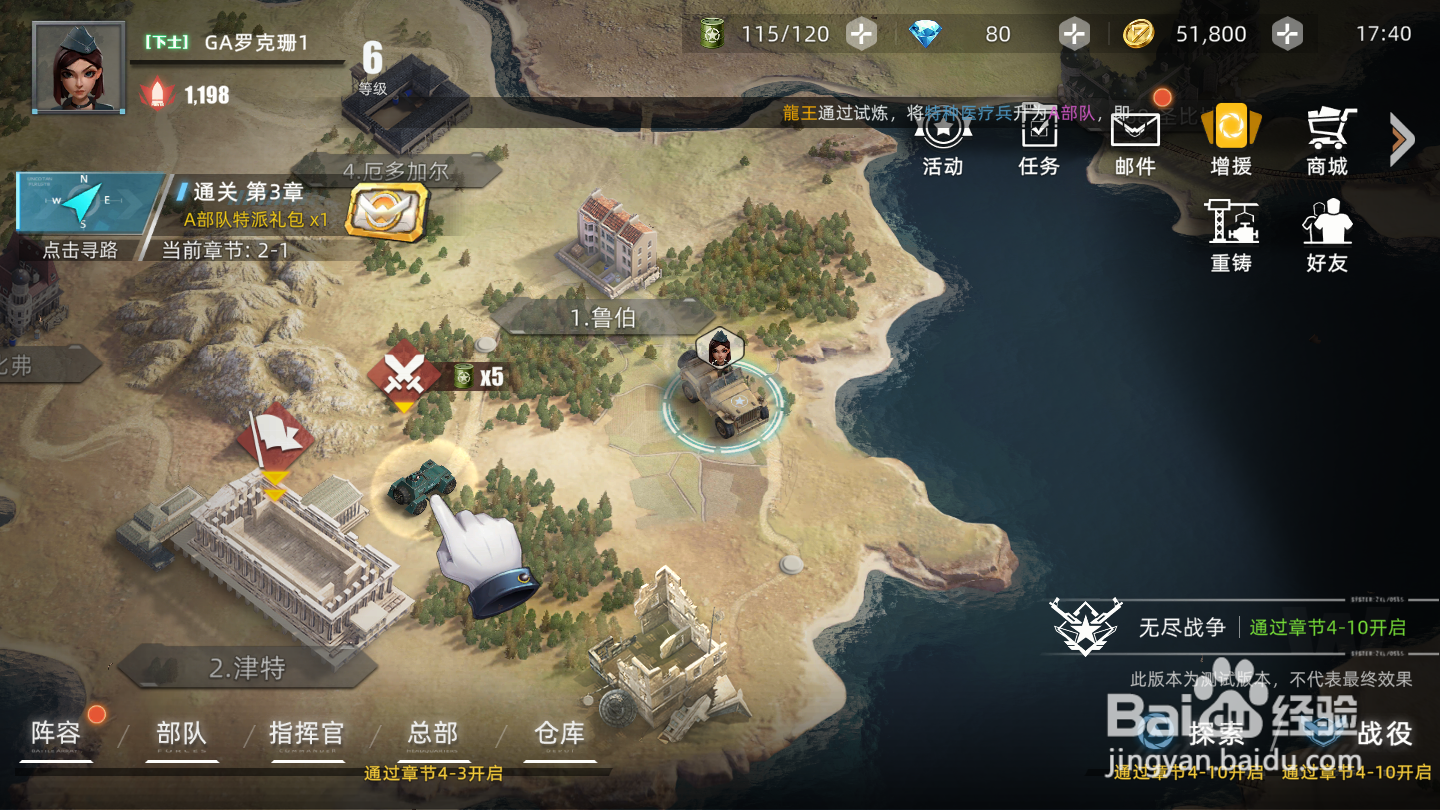Open the 部队 troops tab
Viewport: 1440px width, 810px height.
[182, 735]
